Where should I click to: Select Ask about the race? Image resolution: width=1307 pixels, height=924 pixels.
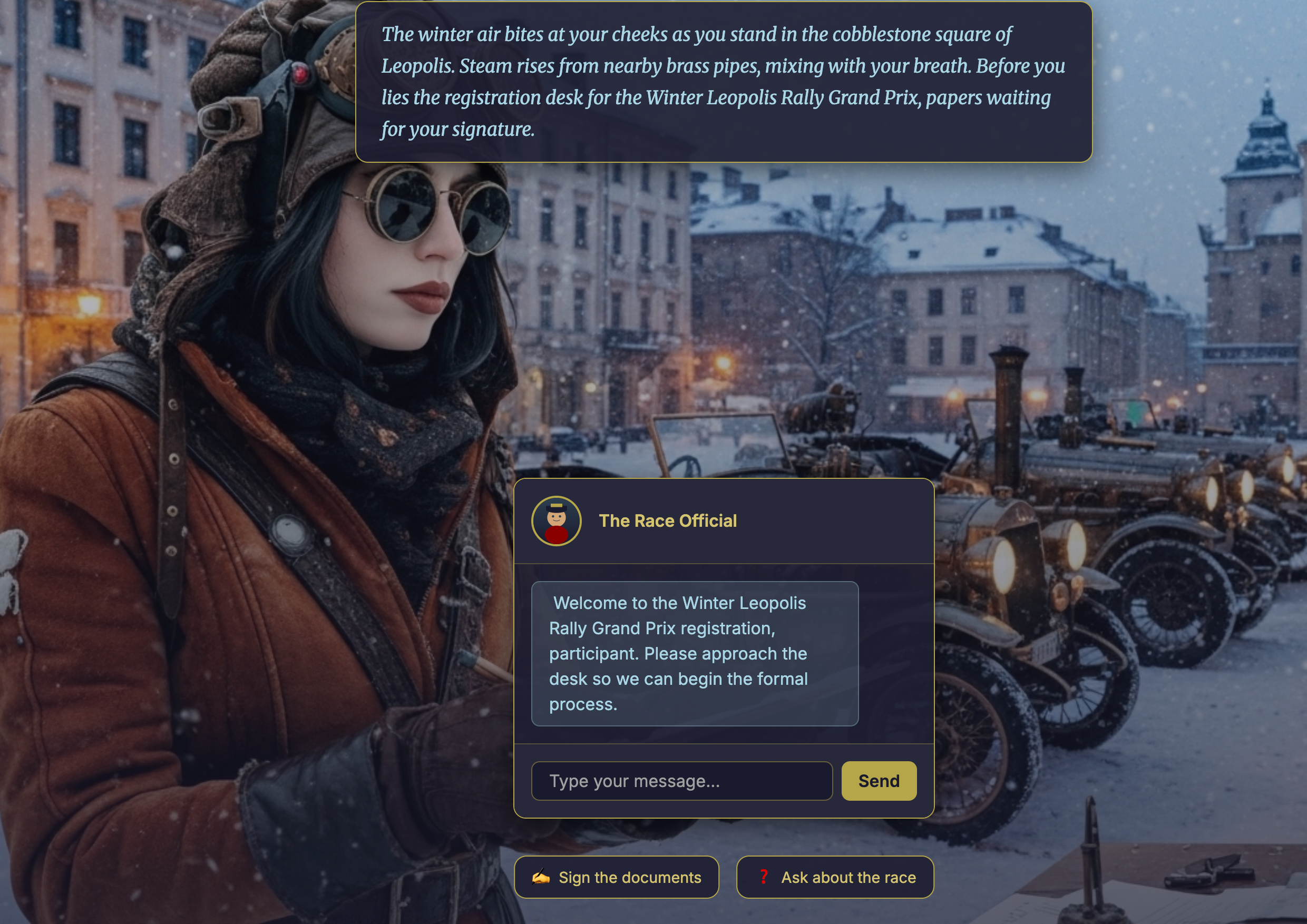[x=834, y=877]
